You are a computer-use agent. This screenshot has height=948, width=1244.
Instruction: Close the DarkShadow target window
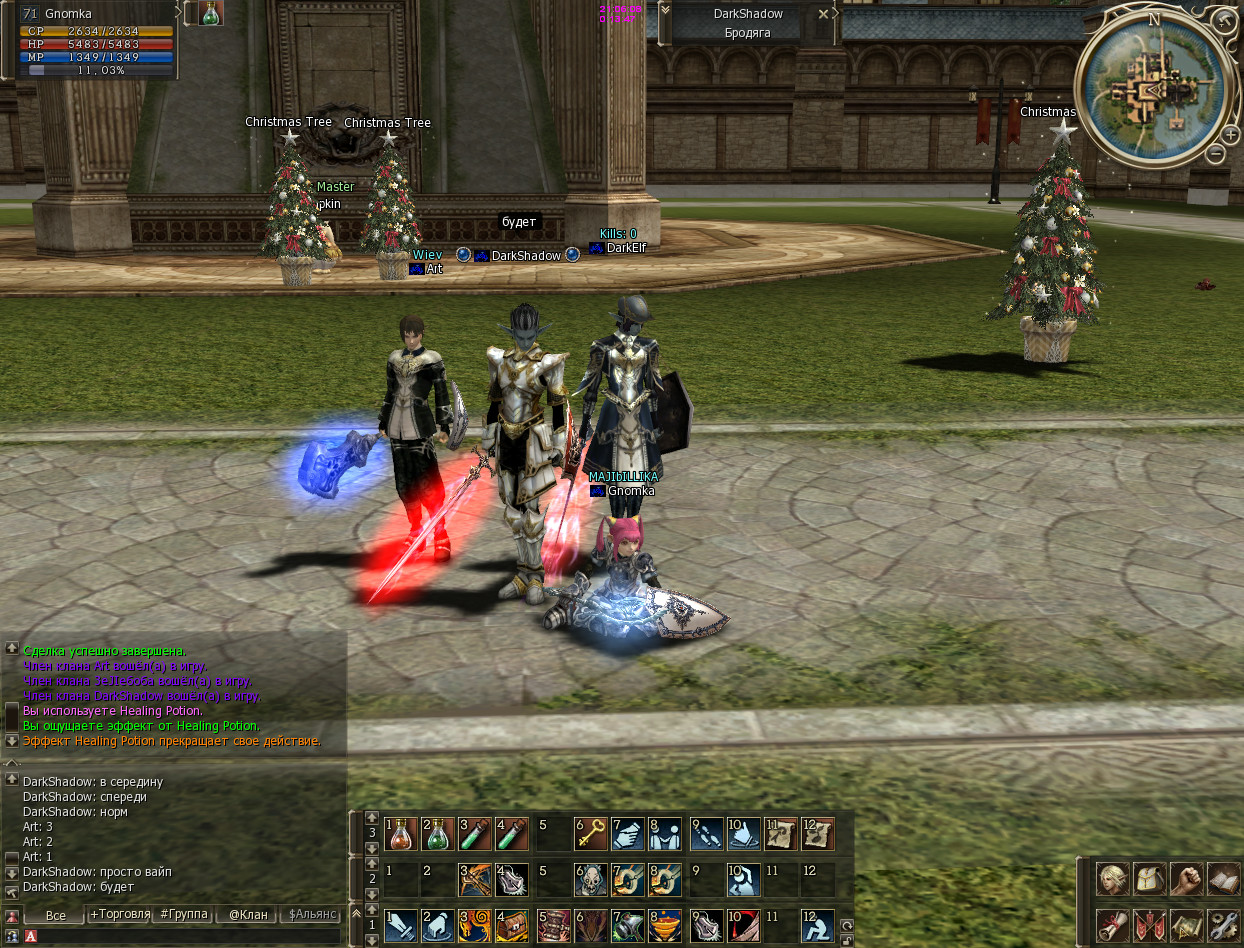pyautogui.click(x=823, y=14)
